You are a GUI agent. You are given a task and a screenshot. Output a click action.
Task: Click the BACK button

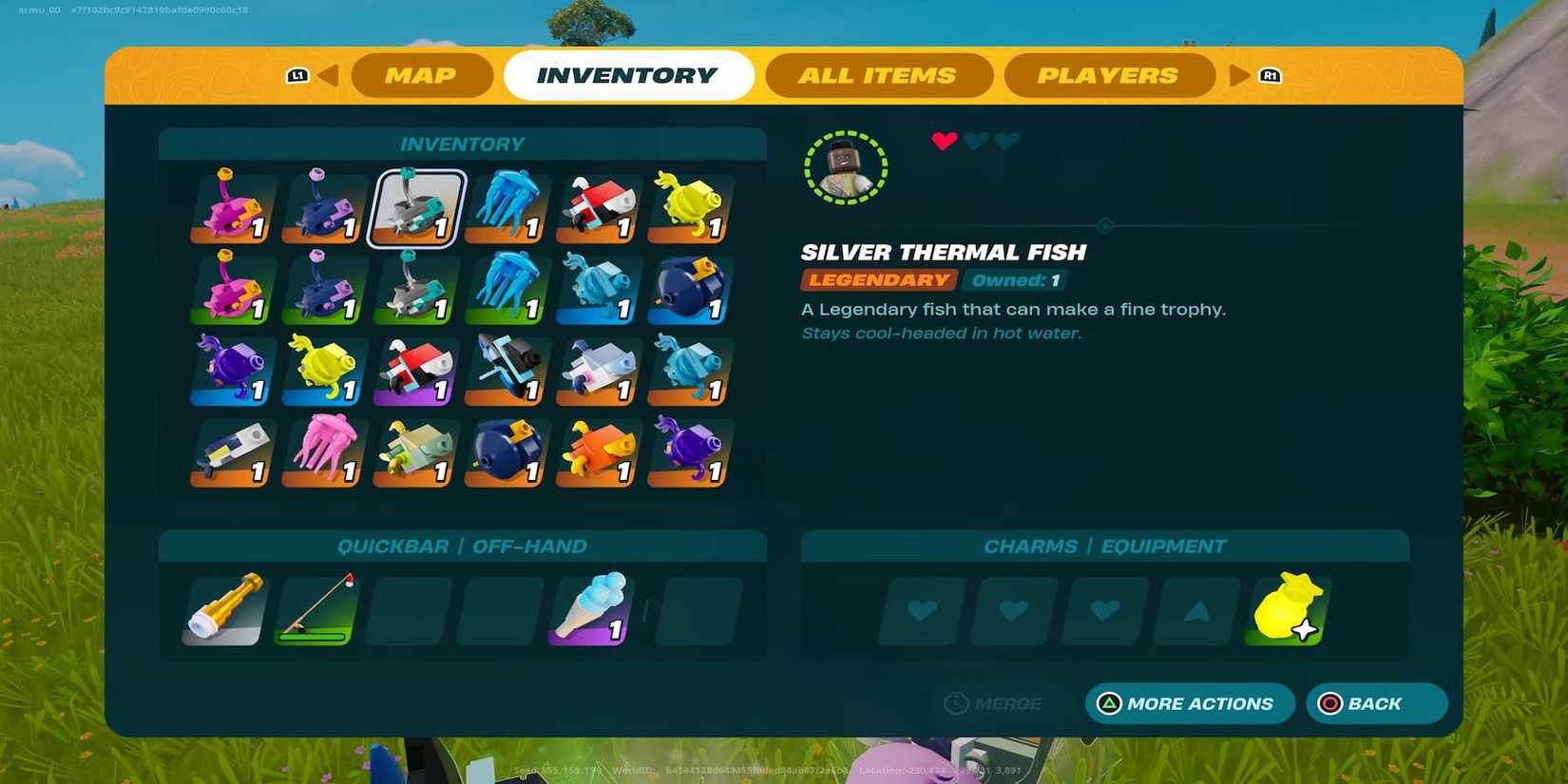[1376, 703]
